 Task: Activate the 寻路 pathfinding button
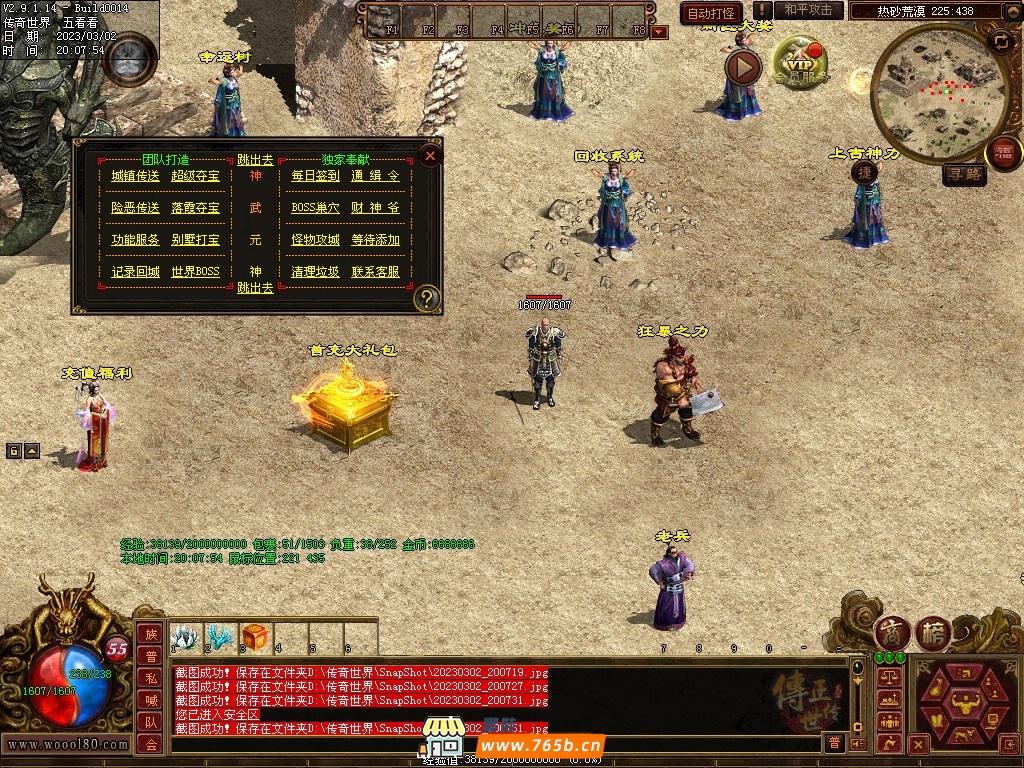pyautogui.click(x=965, y=175)
